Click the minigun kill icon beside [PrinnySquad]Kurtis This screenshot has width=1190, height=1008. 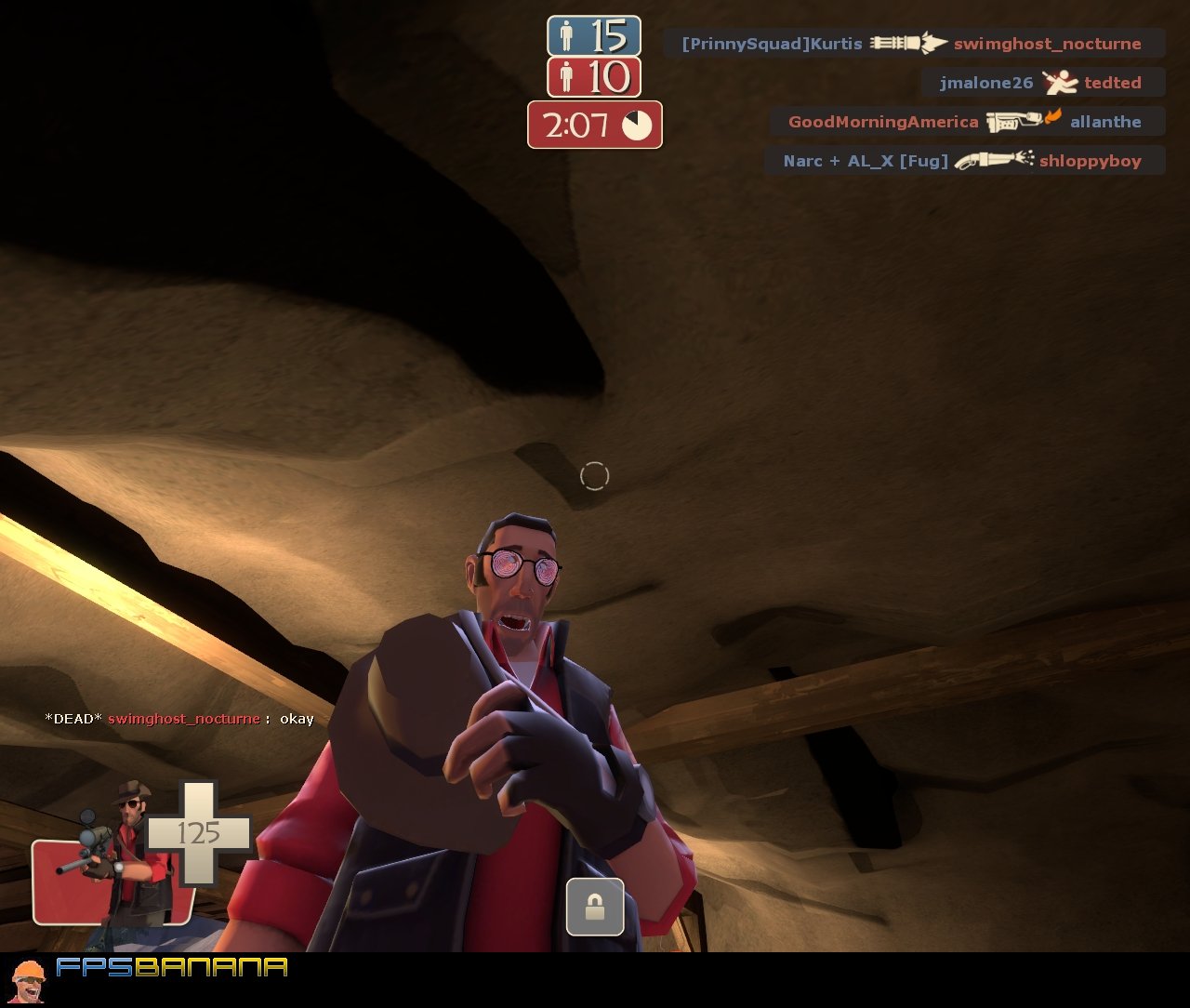pyautogui.click(x=906, y=43)
